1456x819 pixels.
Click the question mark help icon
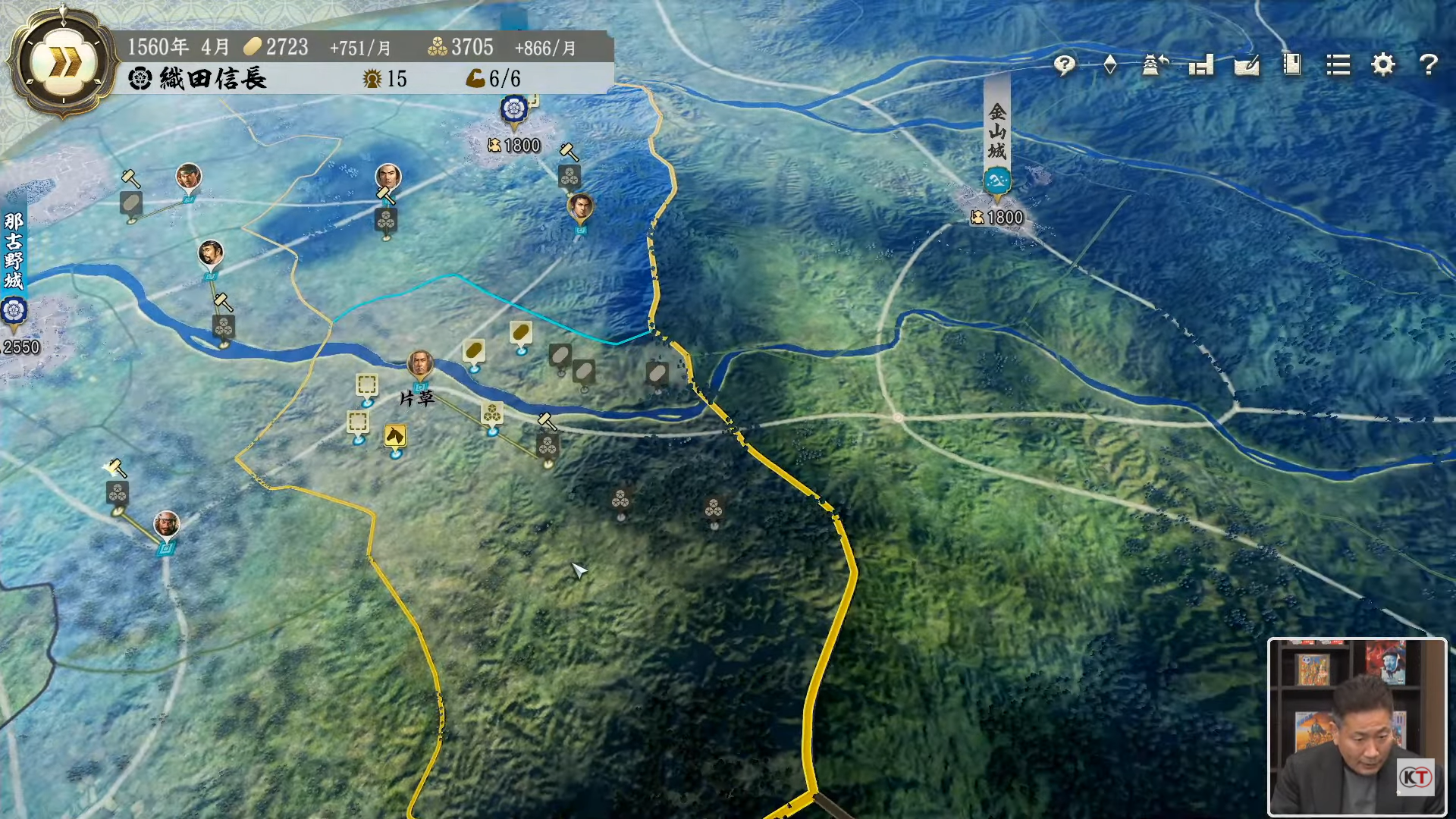1429,65
